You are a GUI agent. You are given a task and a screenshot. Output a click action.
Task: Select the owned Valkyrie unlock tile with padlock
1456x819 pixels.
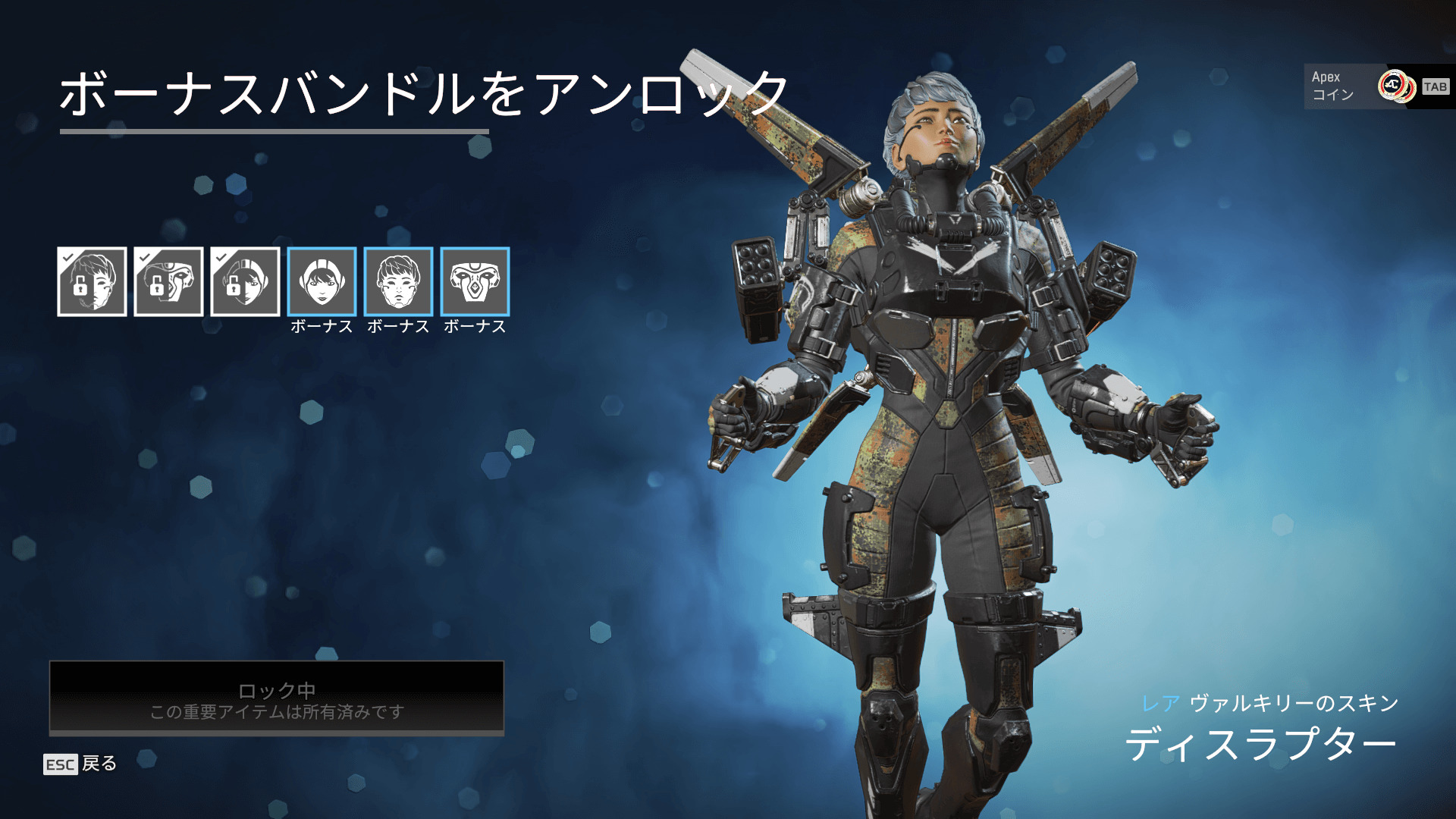tap(92, 281)
